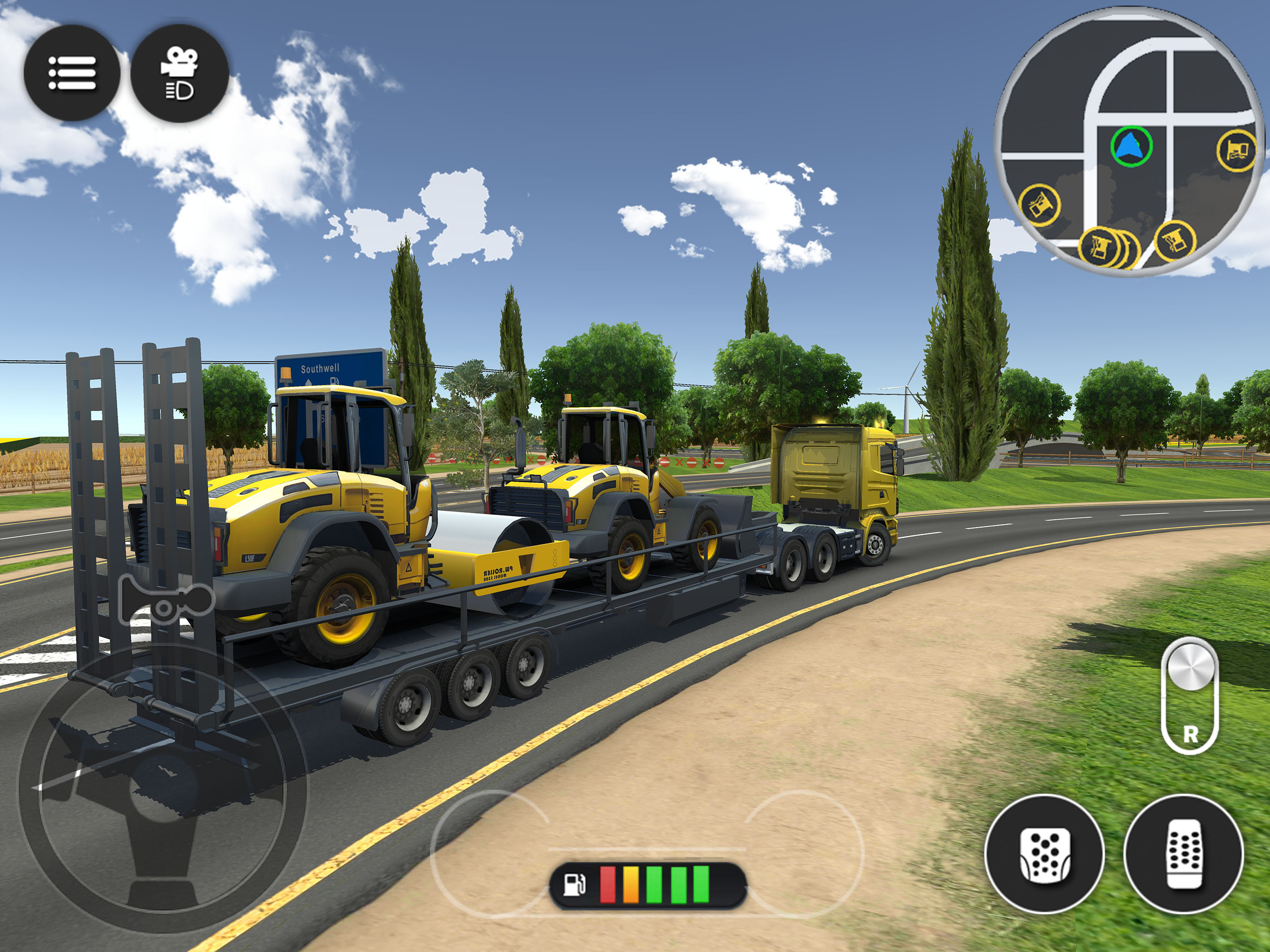Switch the camera view

click(180, 73)
